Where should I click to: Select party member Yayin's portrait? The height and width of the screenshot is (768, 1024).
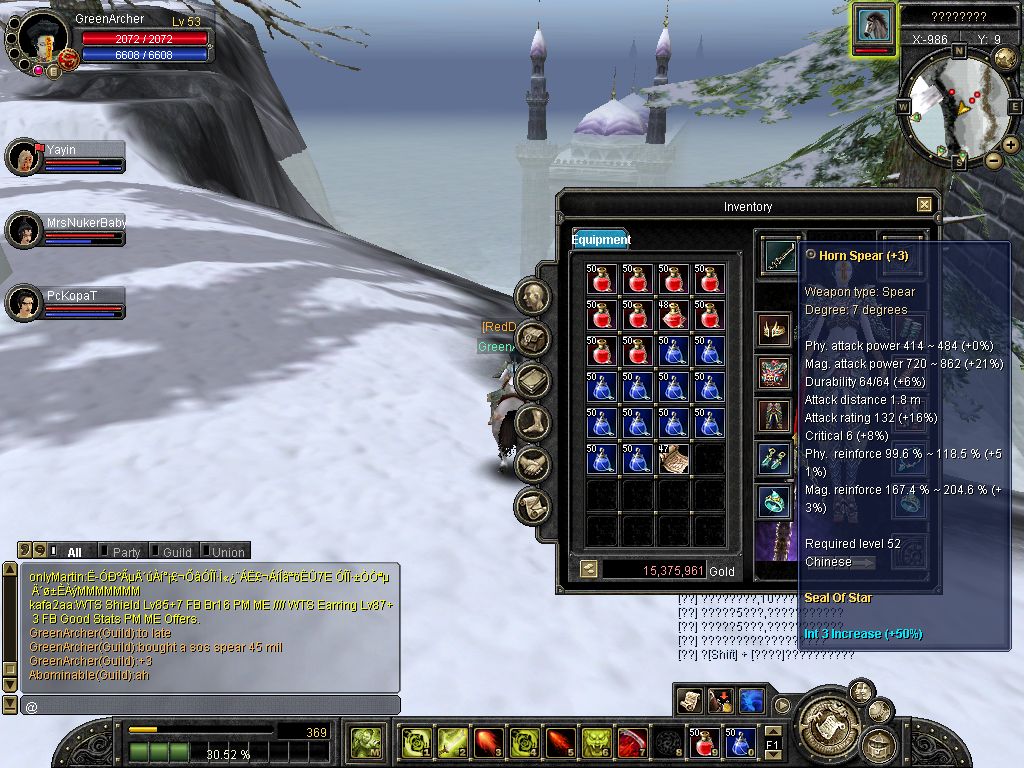click(23, 158)
